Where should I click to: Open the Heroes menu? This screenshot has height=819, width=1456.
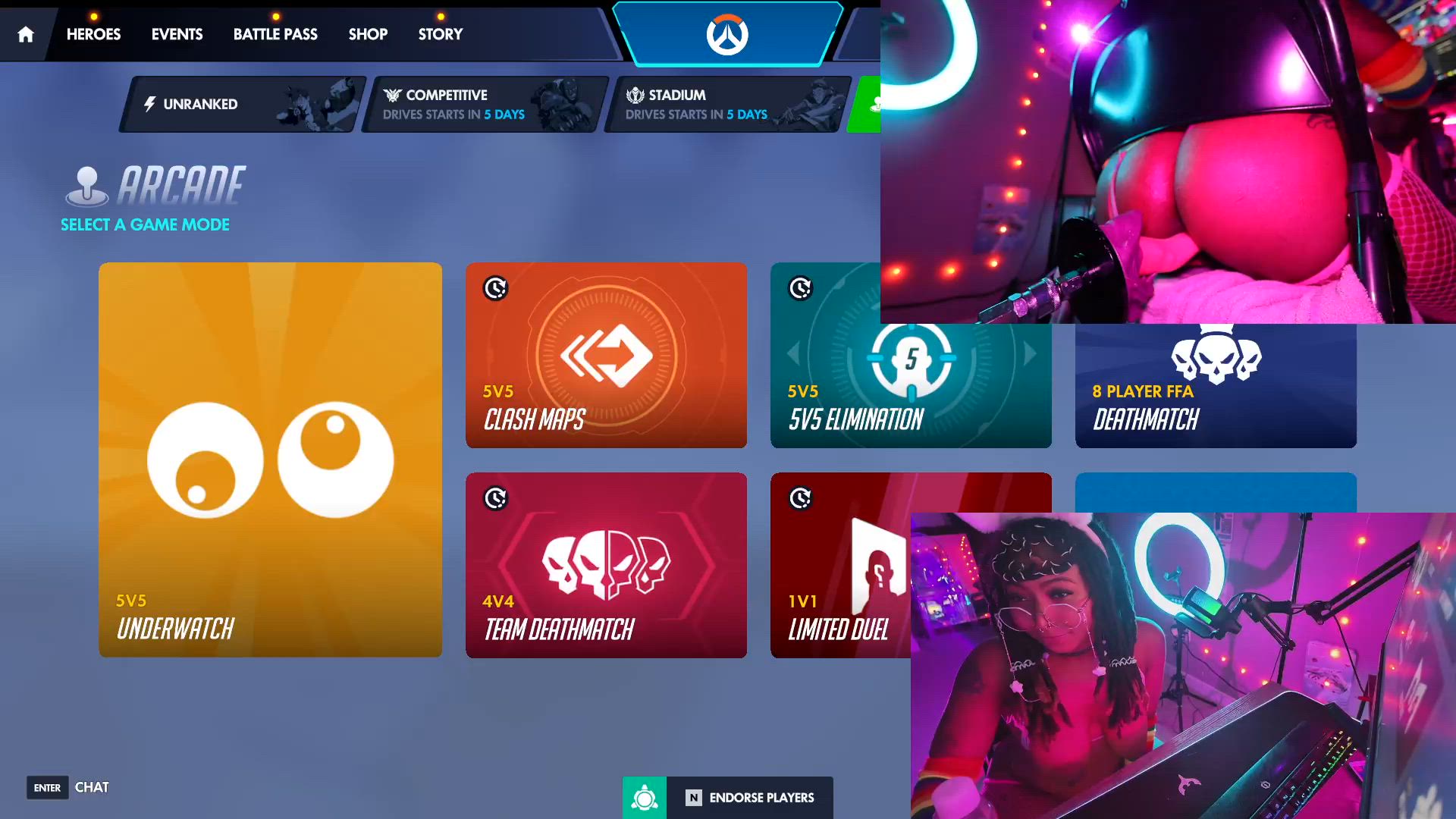coord(93,34)
